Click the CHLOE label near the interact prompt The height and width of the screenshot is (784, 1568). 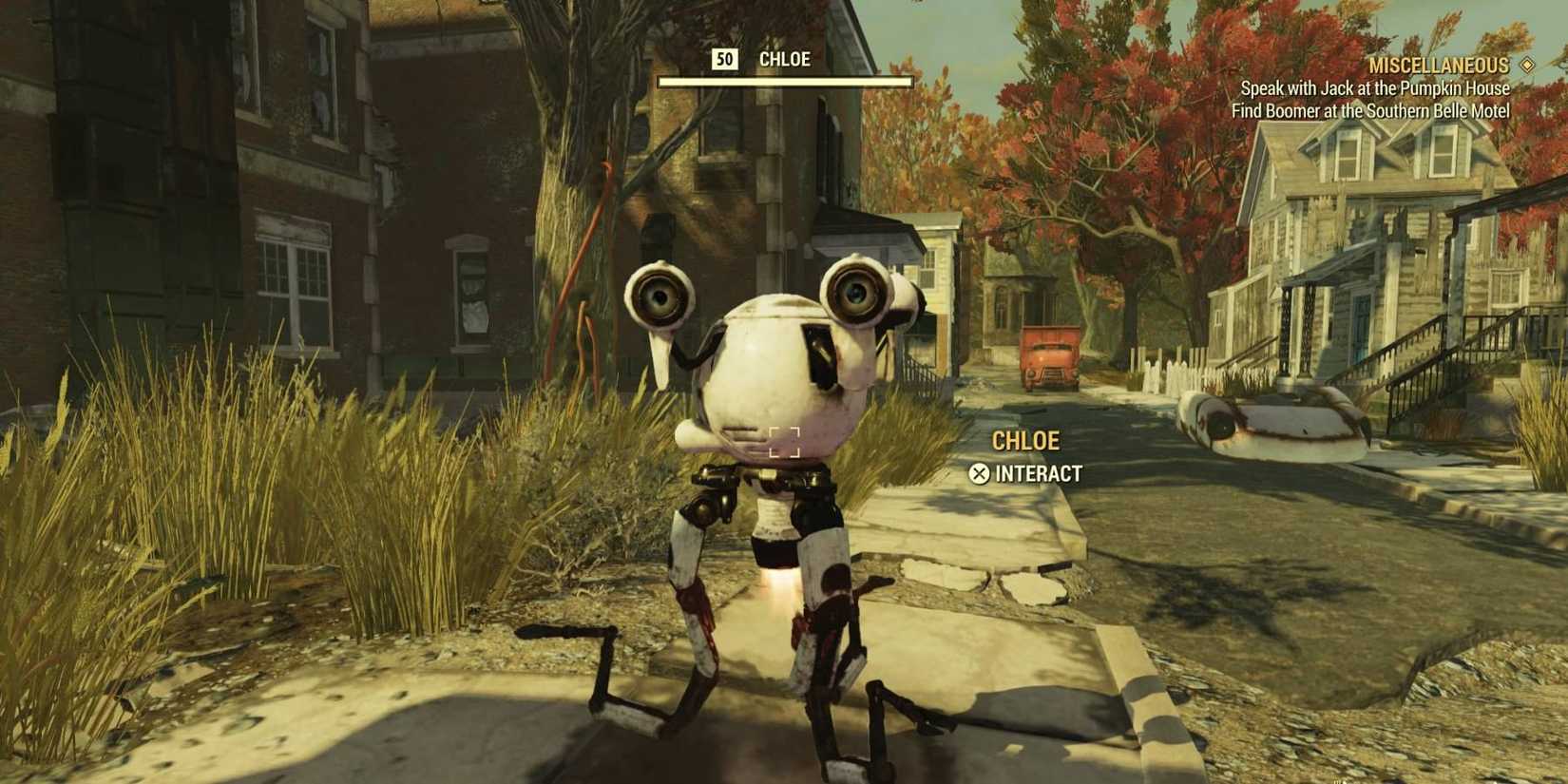tap(1026, 440)
